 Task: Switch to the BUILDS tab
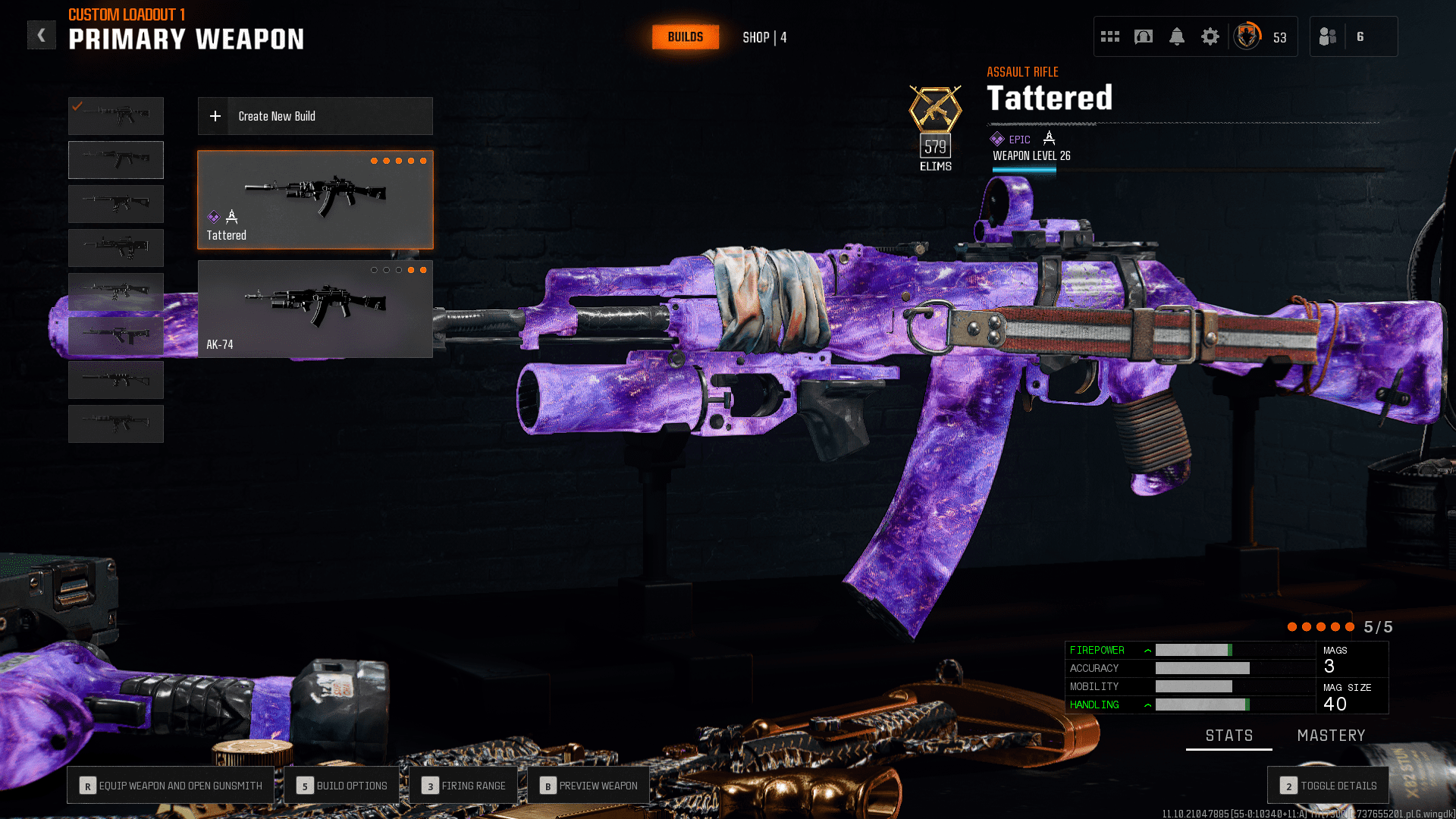pyautogui.click(x=685, y=36)
